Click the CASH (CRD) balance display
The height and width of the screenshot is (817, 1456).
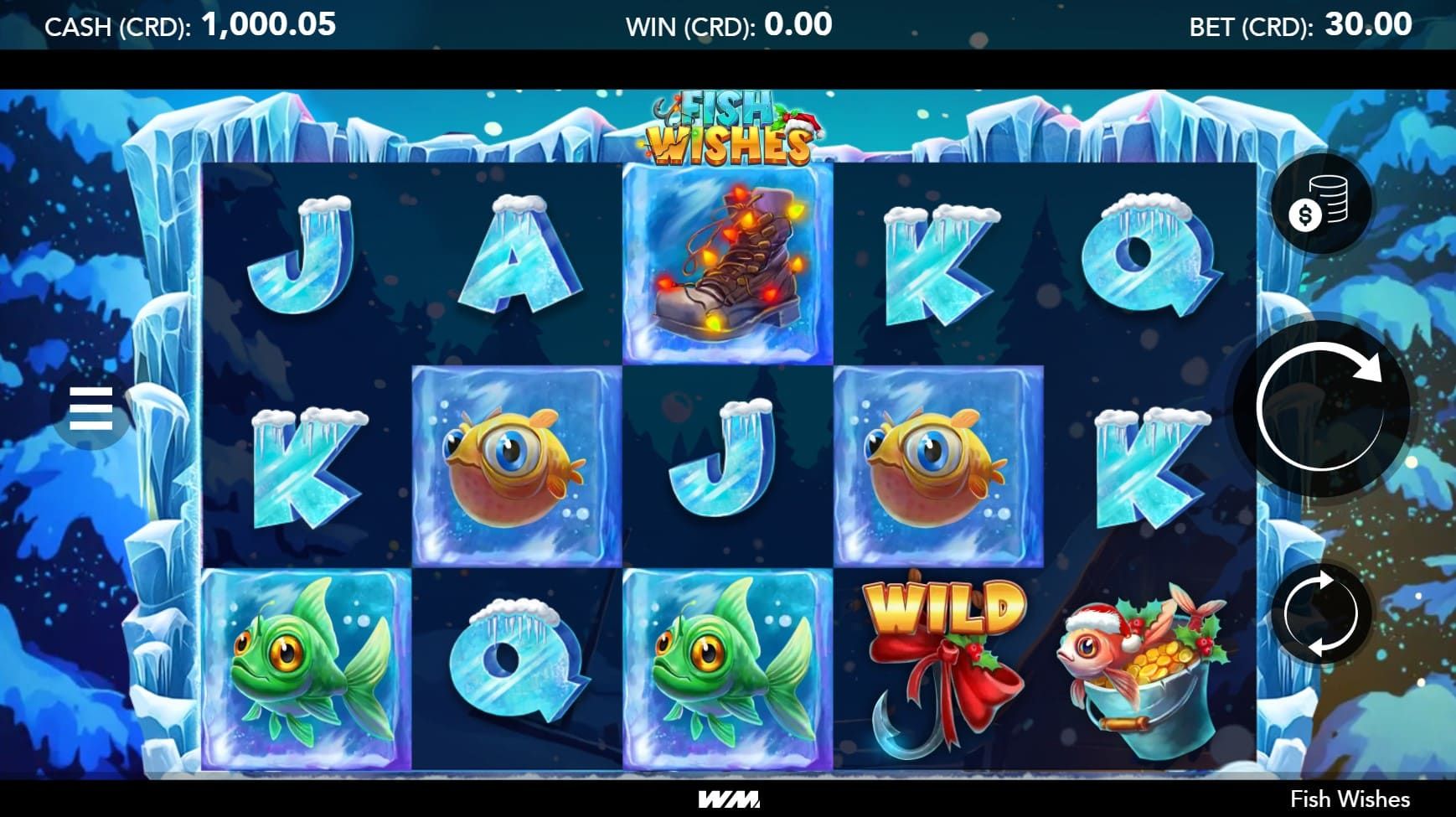tap(188, 23)
